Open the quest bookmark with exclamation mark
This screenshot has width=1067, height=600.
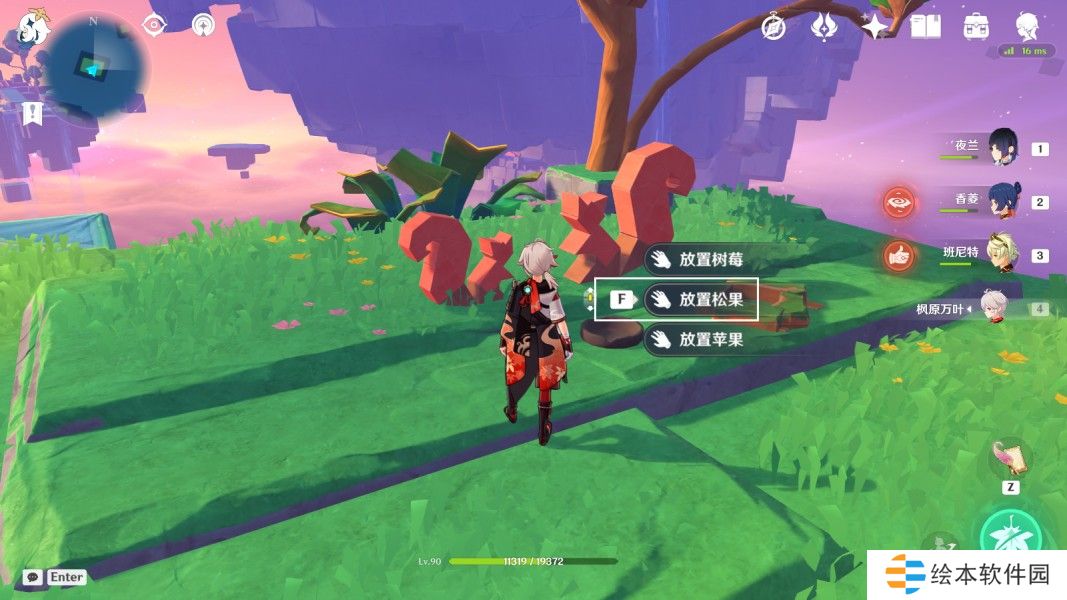(x=33, y=113)
